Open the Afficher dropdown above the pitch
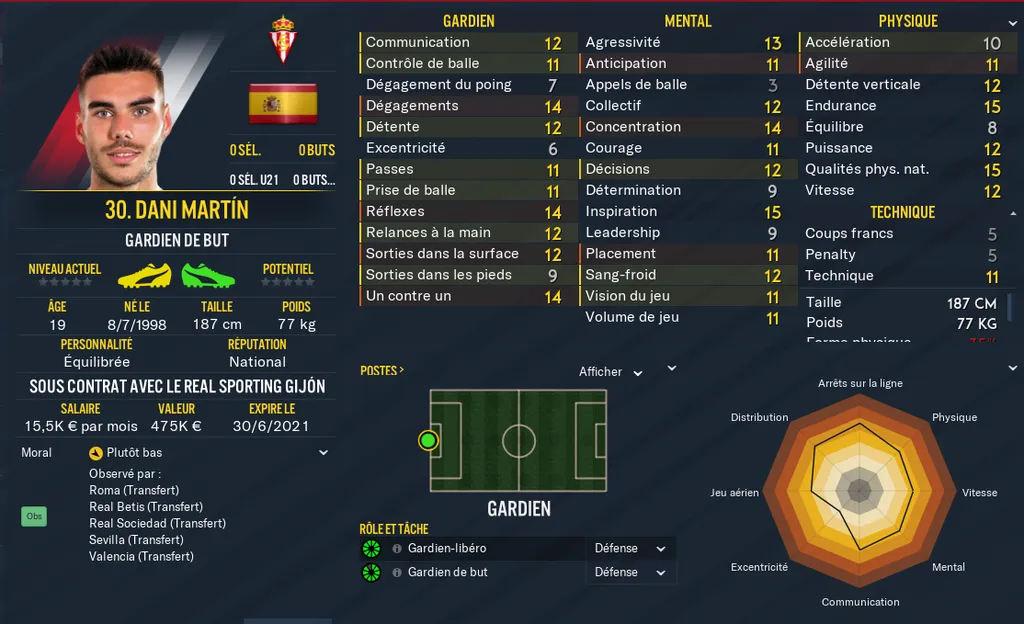 [x=610, y=372]
